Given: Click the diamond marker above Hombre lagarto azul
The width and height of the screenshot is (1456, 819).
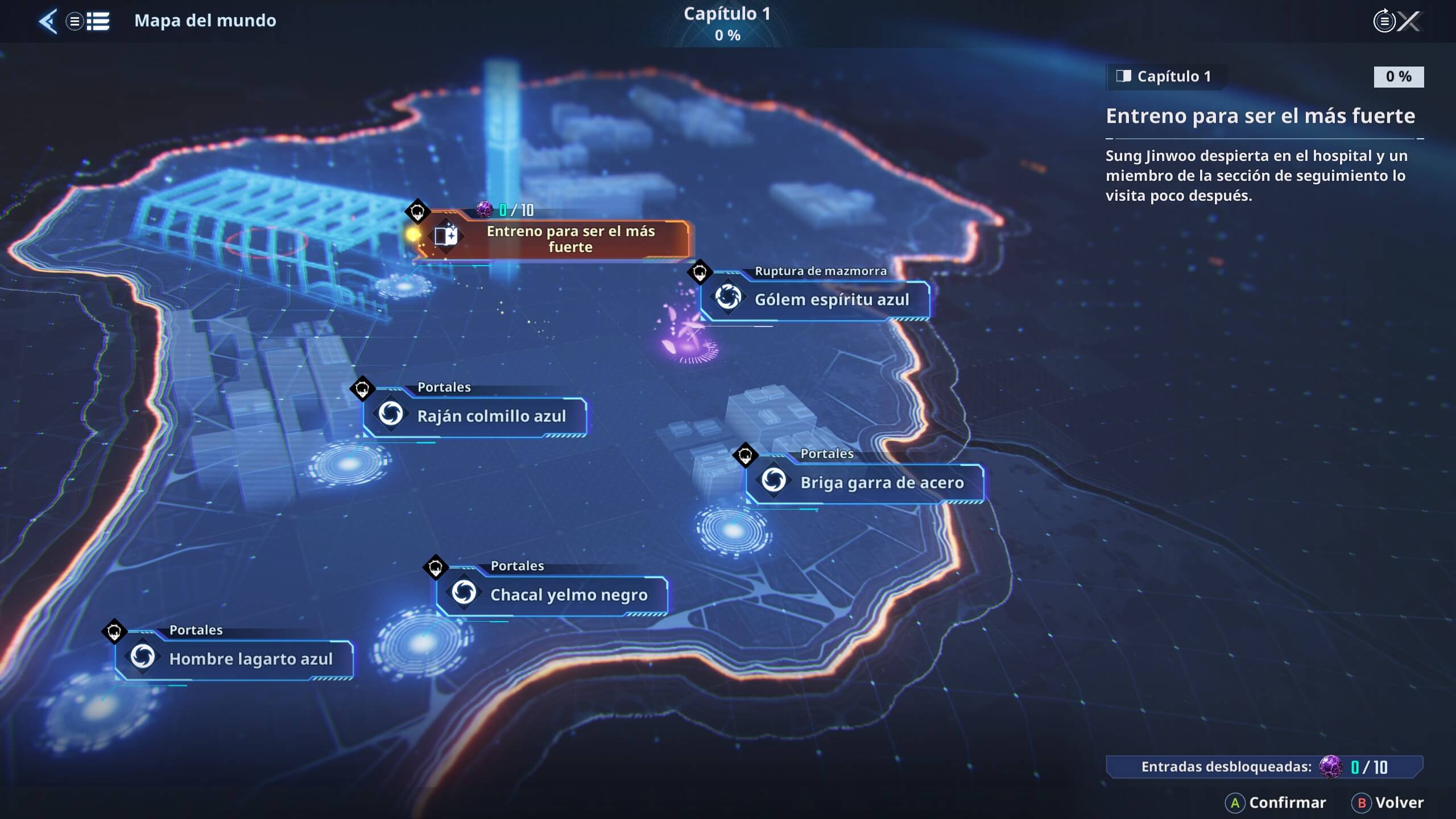Looking at the screenshot, I should coord(114,630).
